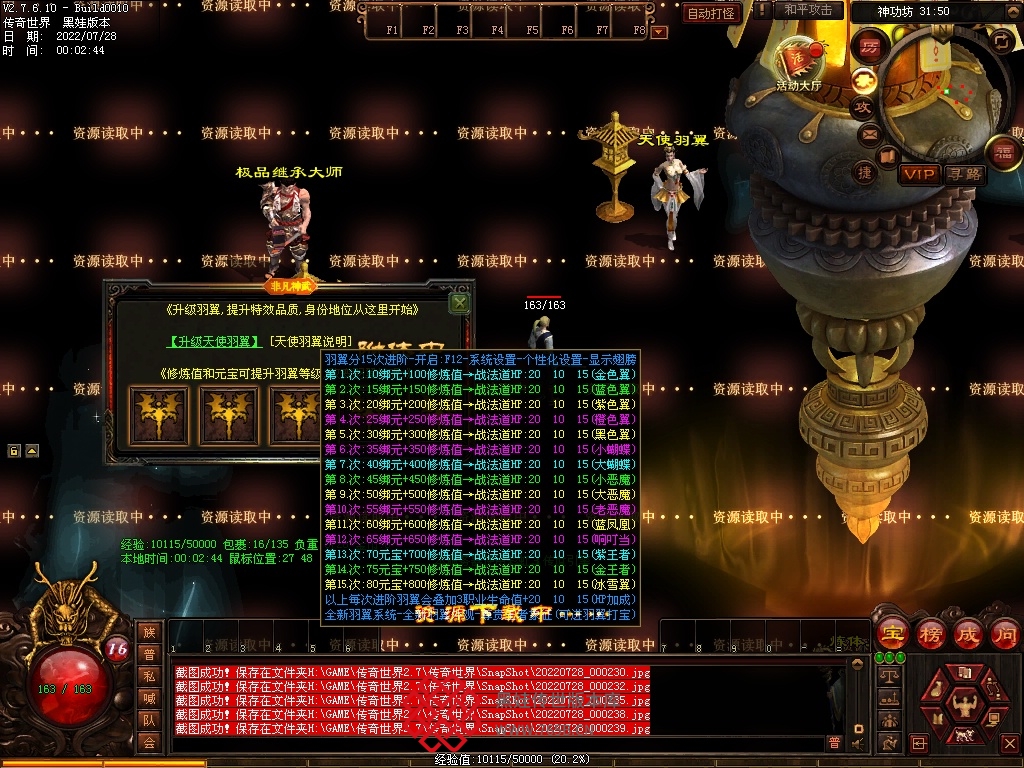Toggle the 自动打怪 auto-fight button

coord(712,13)
